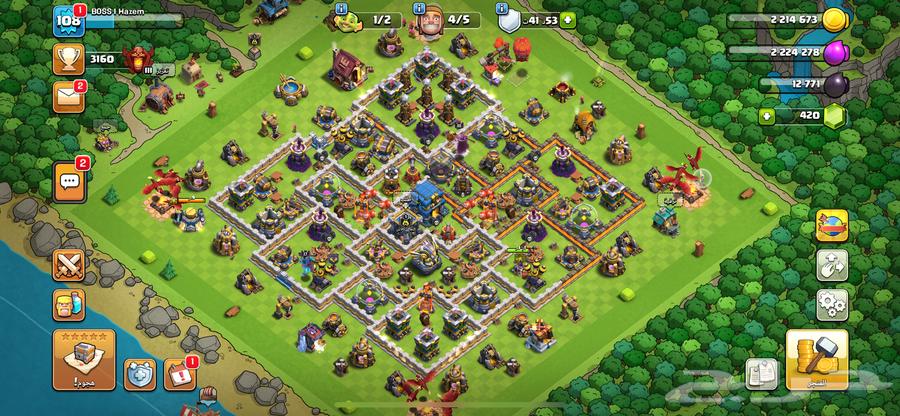Open the events calendar with alert
This screenshot has height=416, width=900.
pyautogui.click(x=177, y=374)
